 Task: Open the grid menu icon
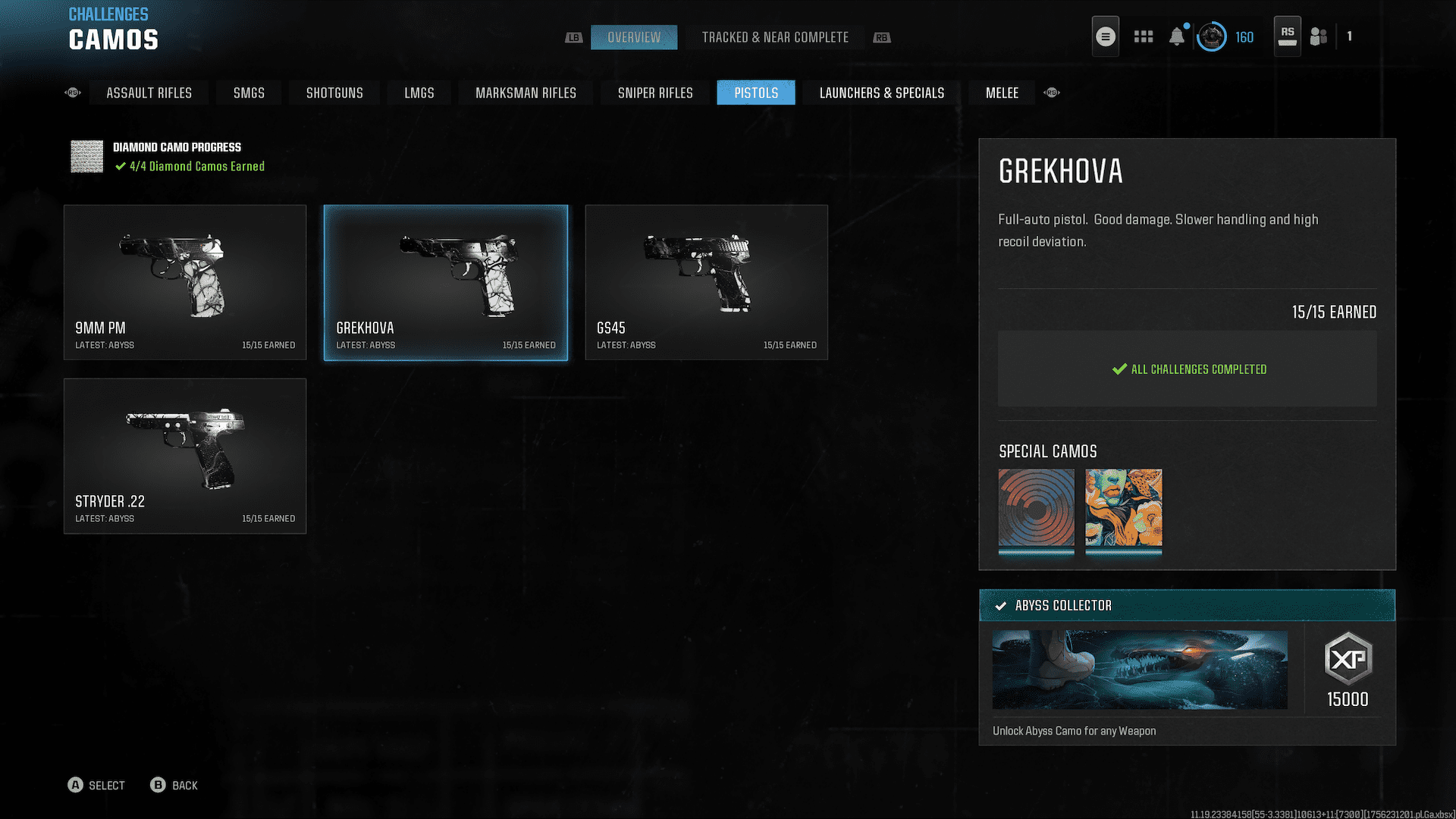(x=1143, y=36)
